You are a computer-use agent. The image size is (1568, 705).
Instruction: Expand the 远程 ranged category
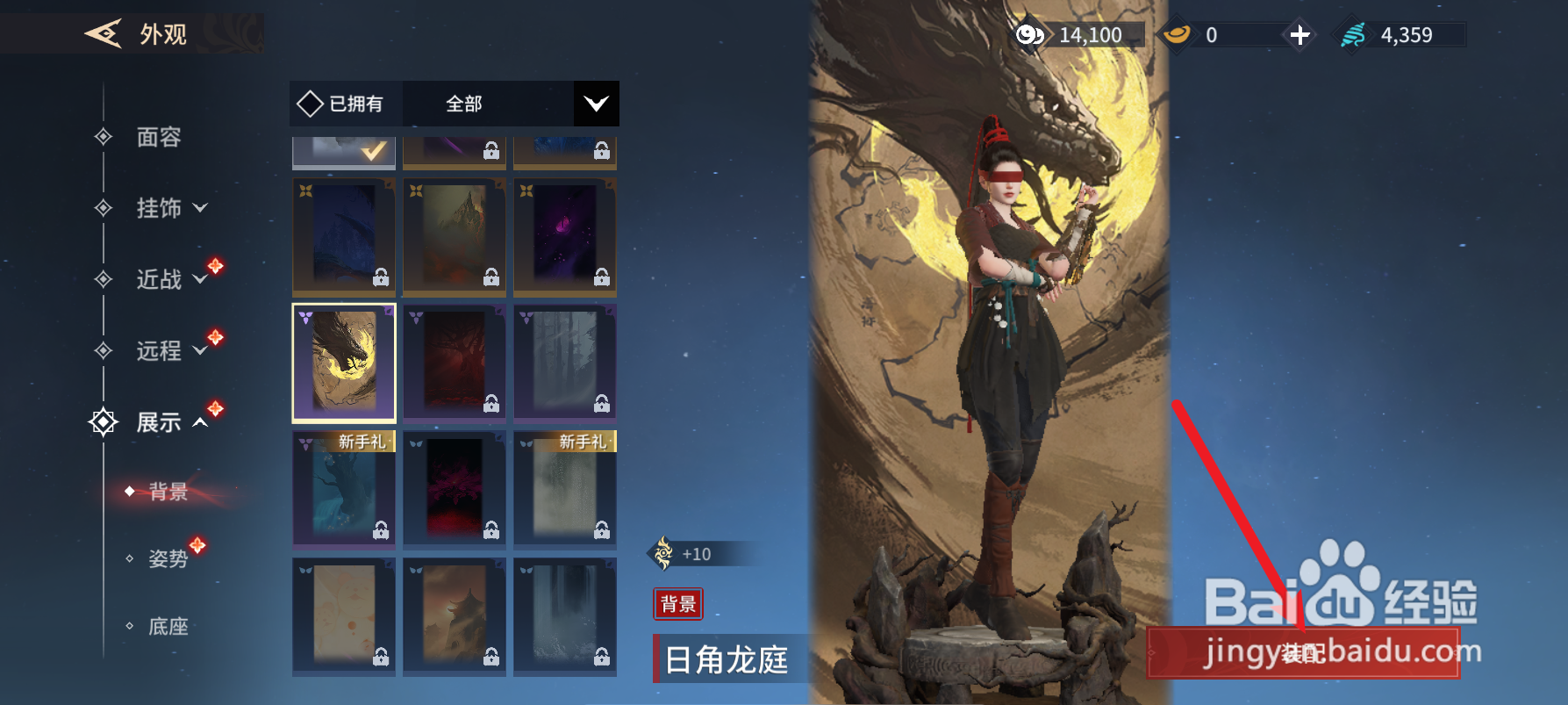pos(171,351)
